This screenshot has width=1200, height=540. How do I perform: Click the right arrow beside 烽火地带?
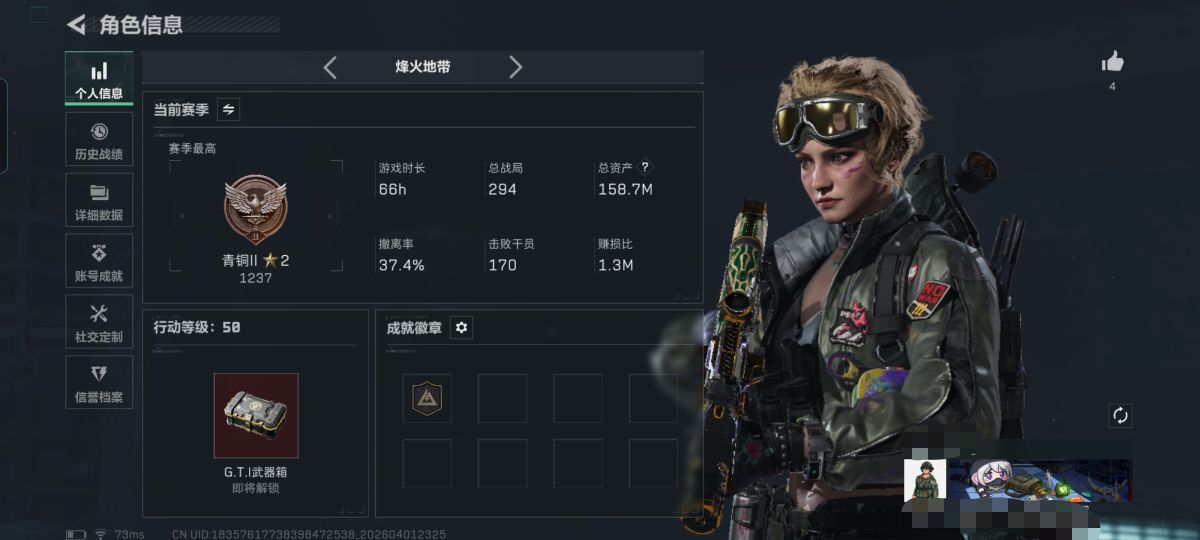pyautogui.click(x=515, y=67)
